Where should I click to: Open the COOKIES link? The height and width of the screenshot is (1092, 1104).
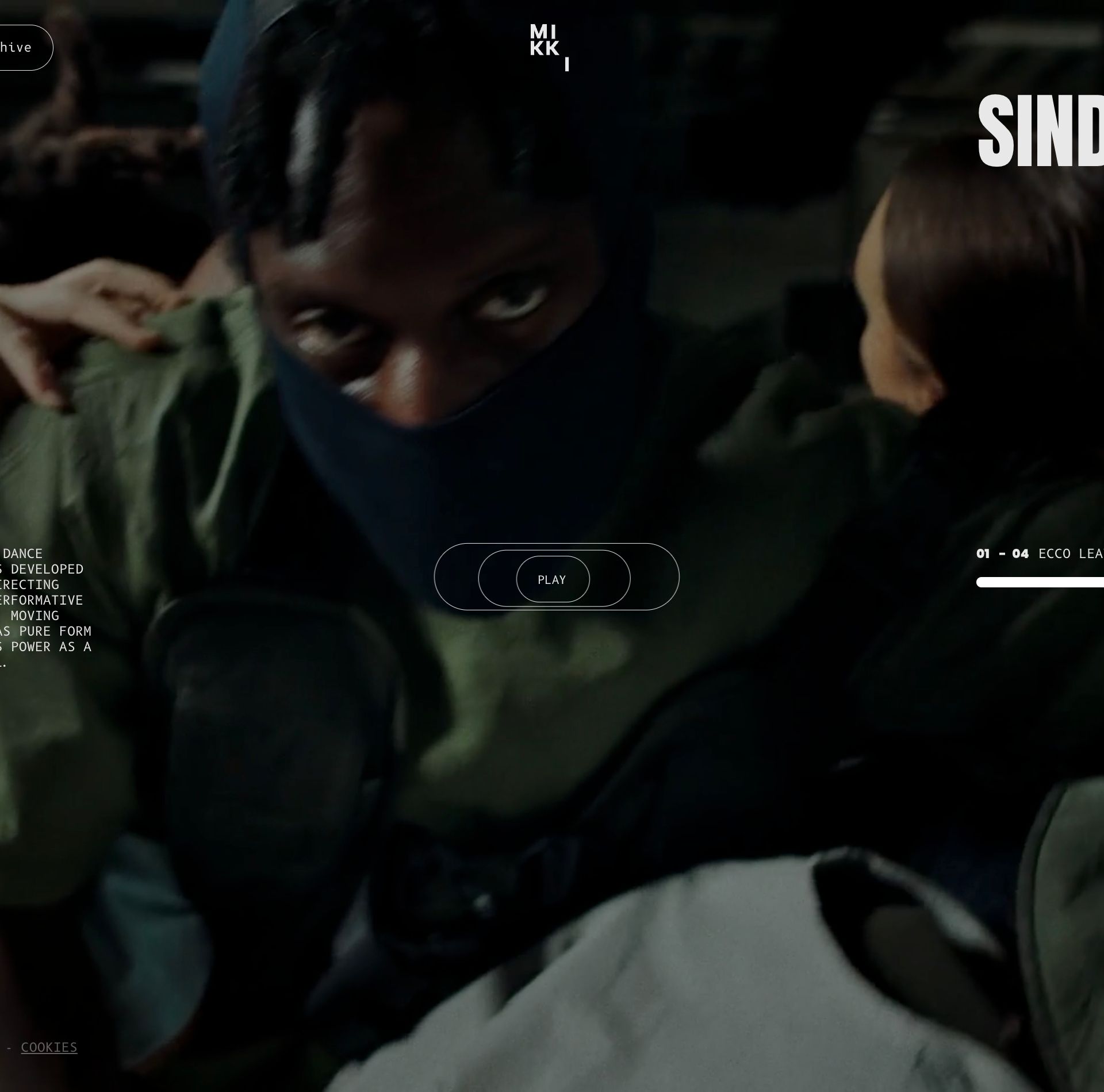(49, 1047)
